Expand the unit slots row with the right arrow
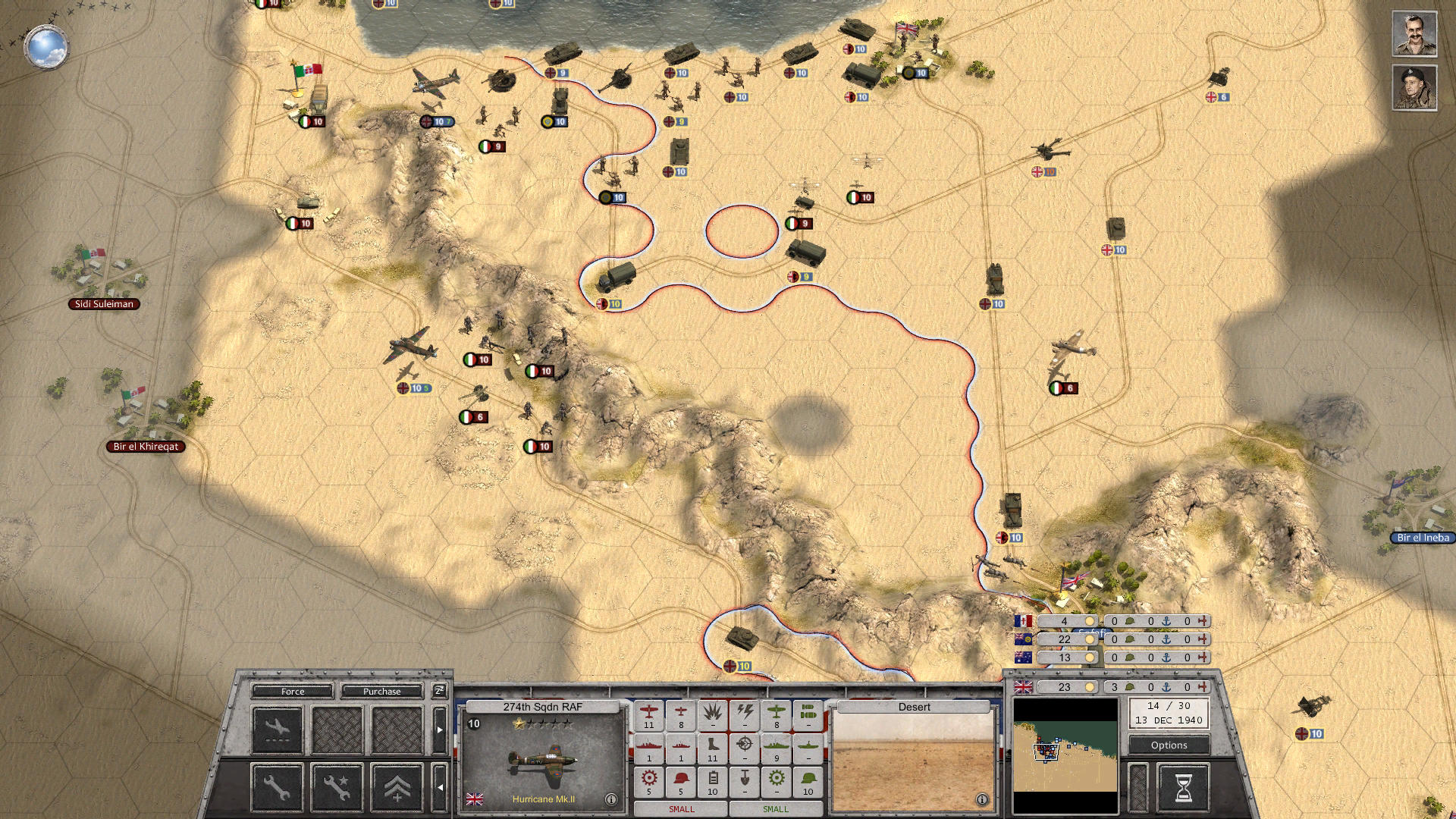This screenshot has width=1456, height=819. click(440, 730)
